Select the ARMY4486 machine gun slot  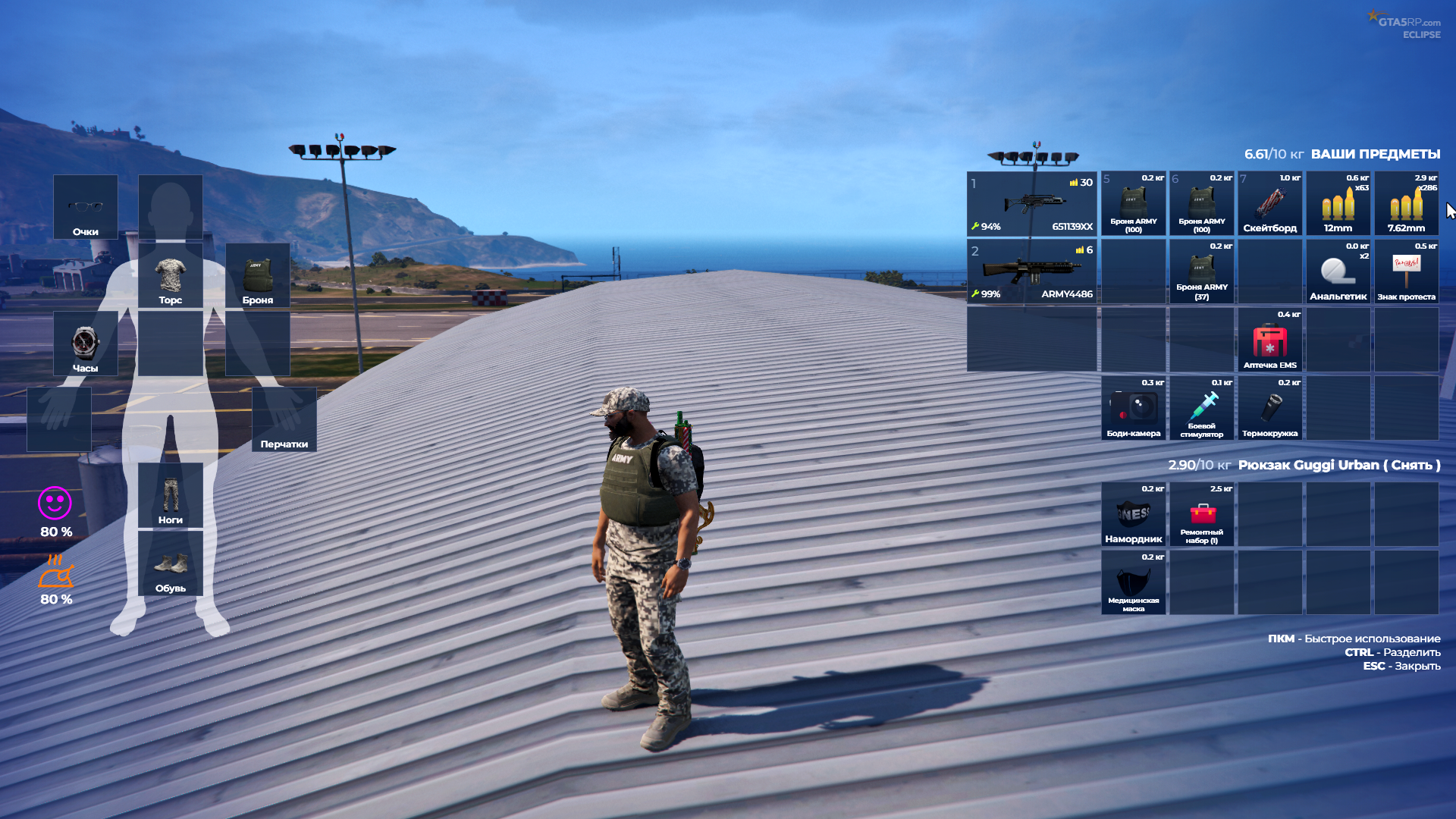click(x=1031, y=271)
